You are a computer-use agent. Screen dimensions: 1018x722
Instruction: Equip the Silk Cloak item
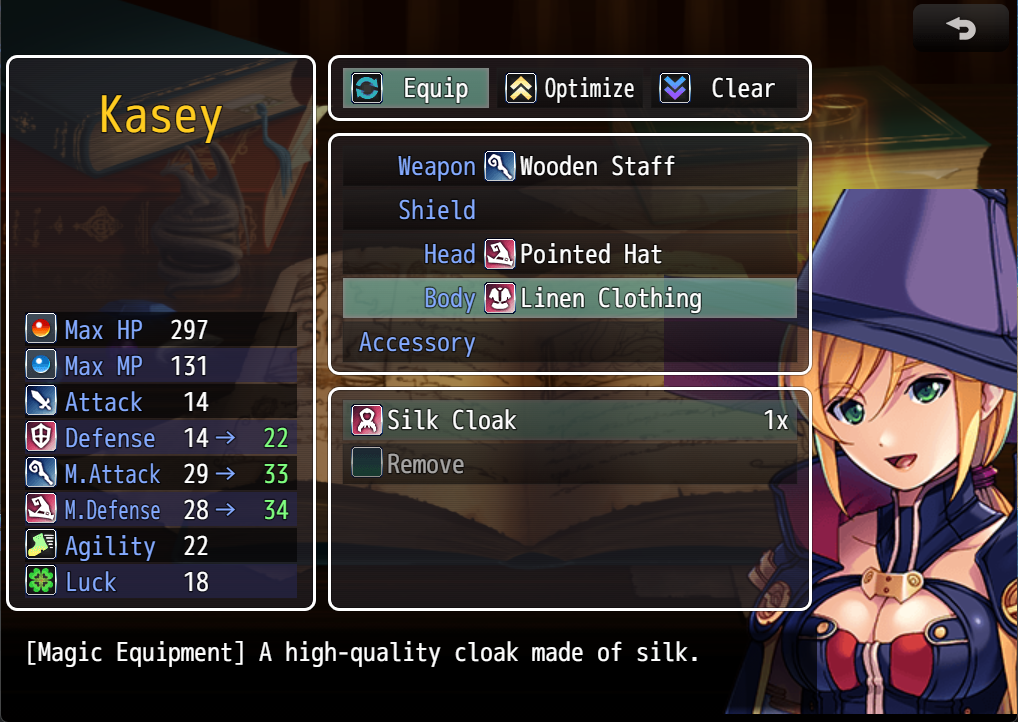[x=570, y=421]
